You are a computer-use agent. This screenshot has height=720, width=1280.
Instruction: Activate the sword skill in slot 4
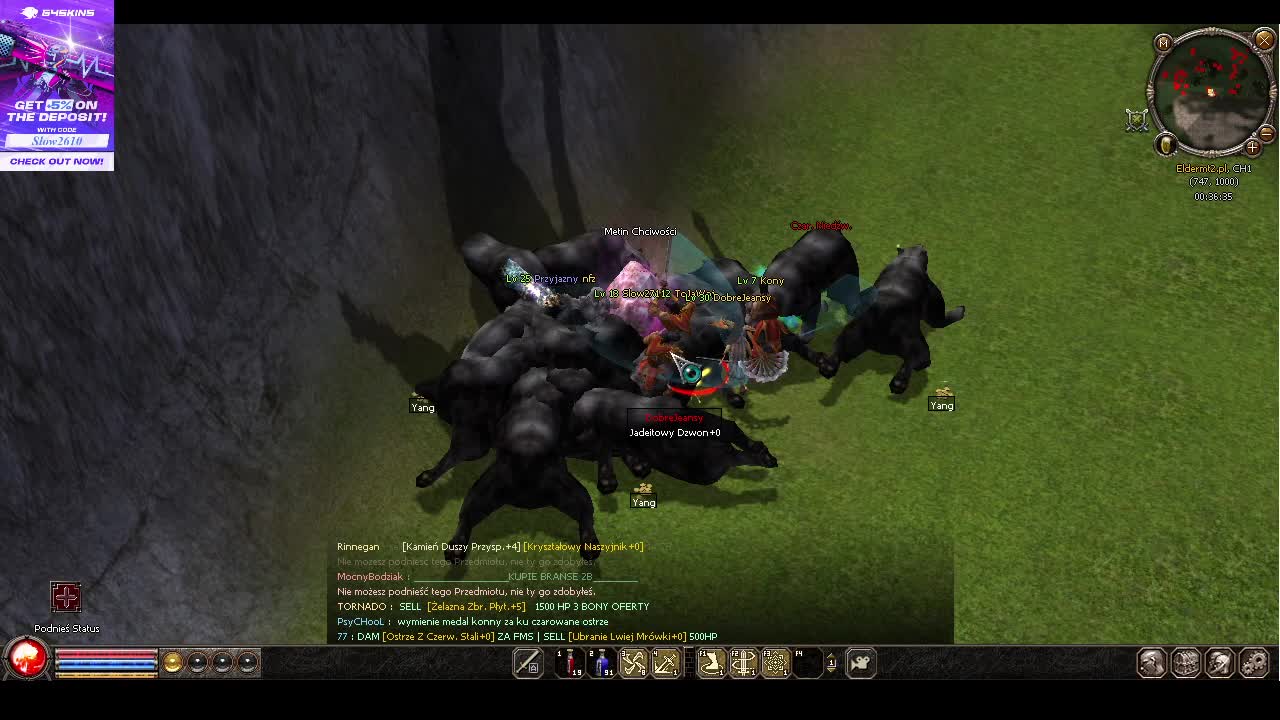pos(665,662)
